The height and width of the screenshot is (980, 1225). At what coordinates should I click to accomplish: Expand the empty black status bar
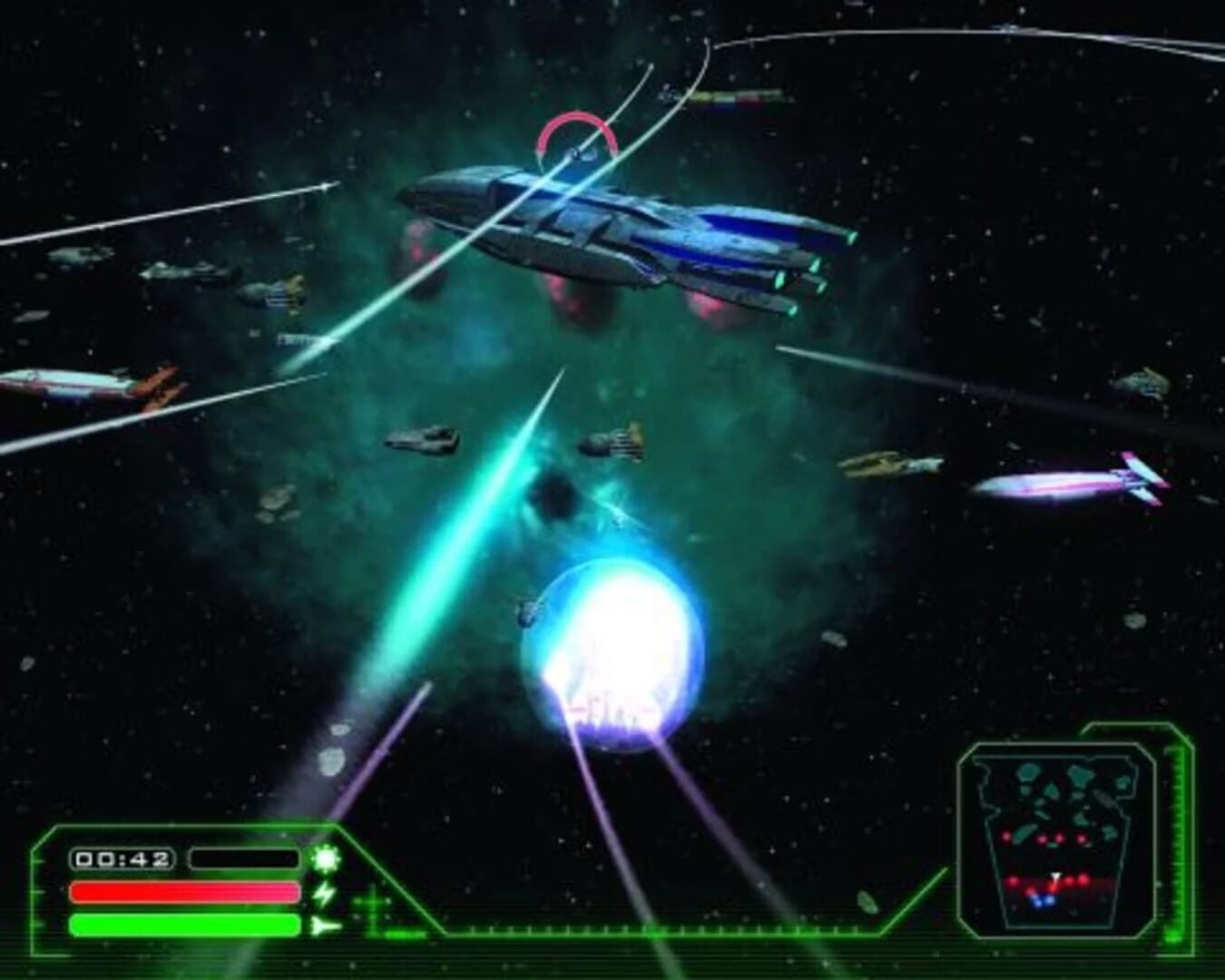242,856
